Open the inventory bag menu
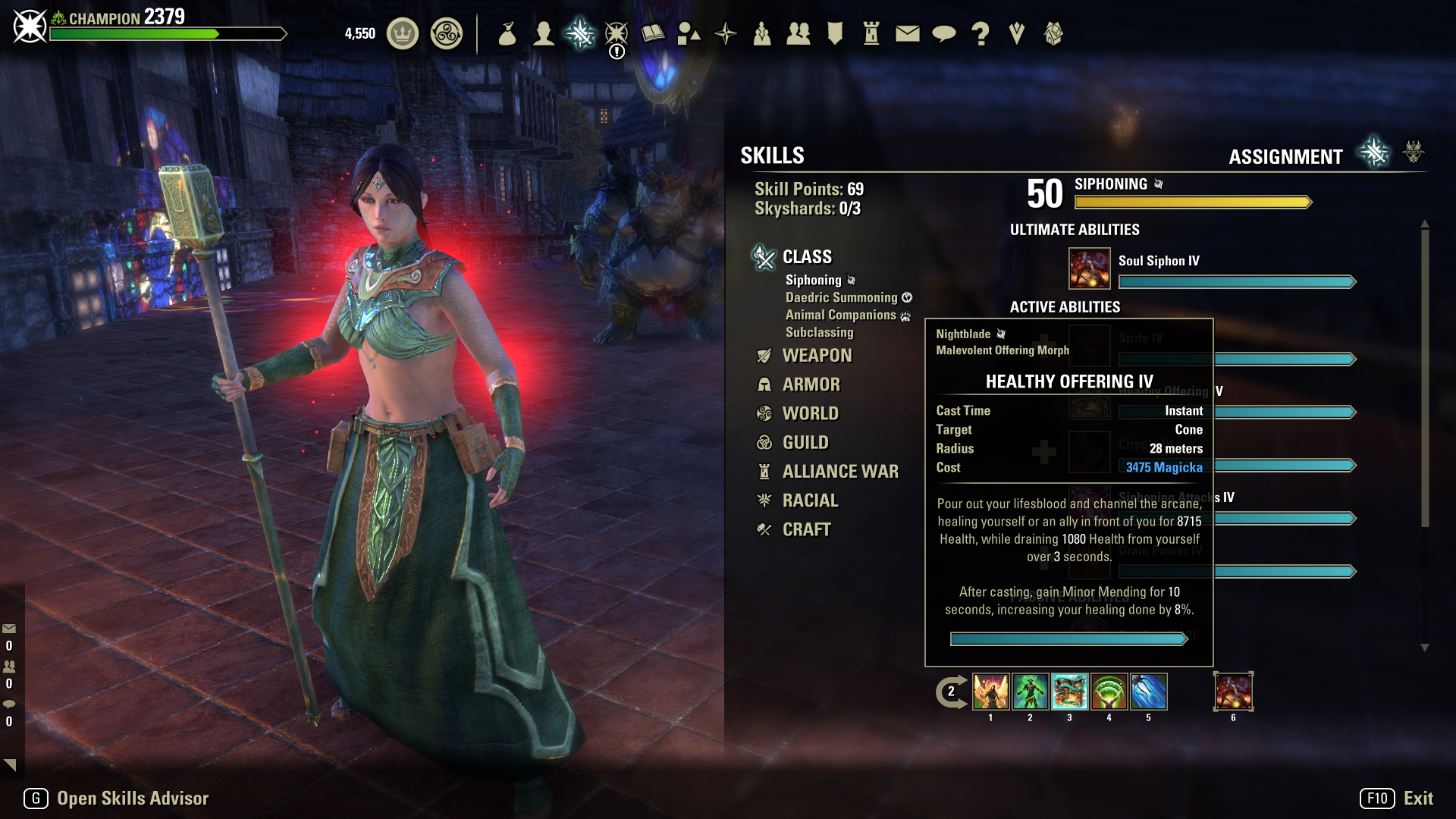 (507, 33)
